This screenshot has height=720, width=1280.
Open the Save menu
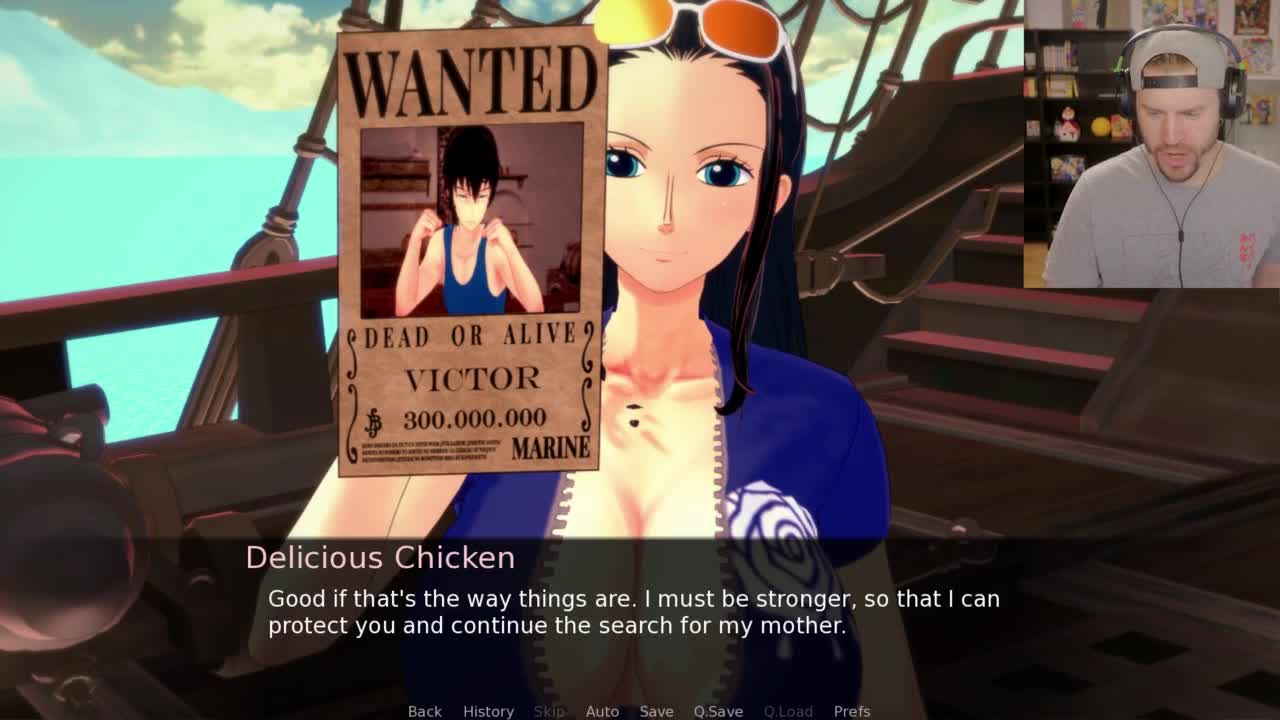(x=656, y=711)
